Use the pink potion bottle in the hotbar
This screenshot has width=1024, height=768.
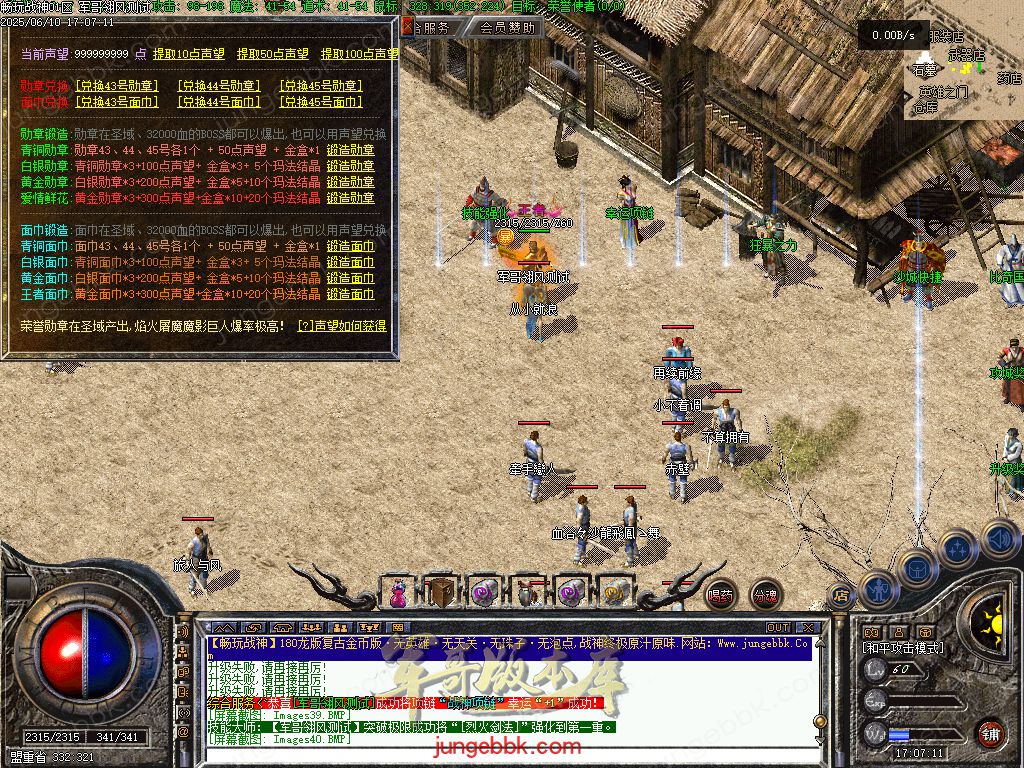click(x=398, y=593)
